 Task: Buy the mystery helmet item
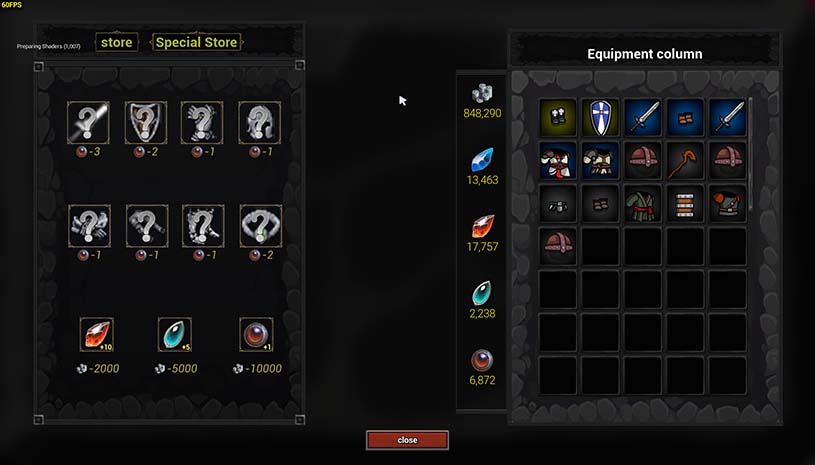259,122
